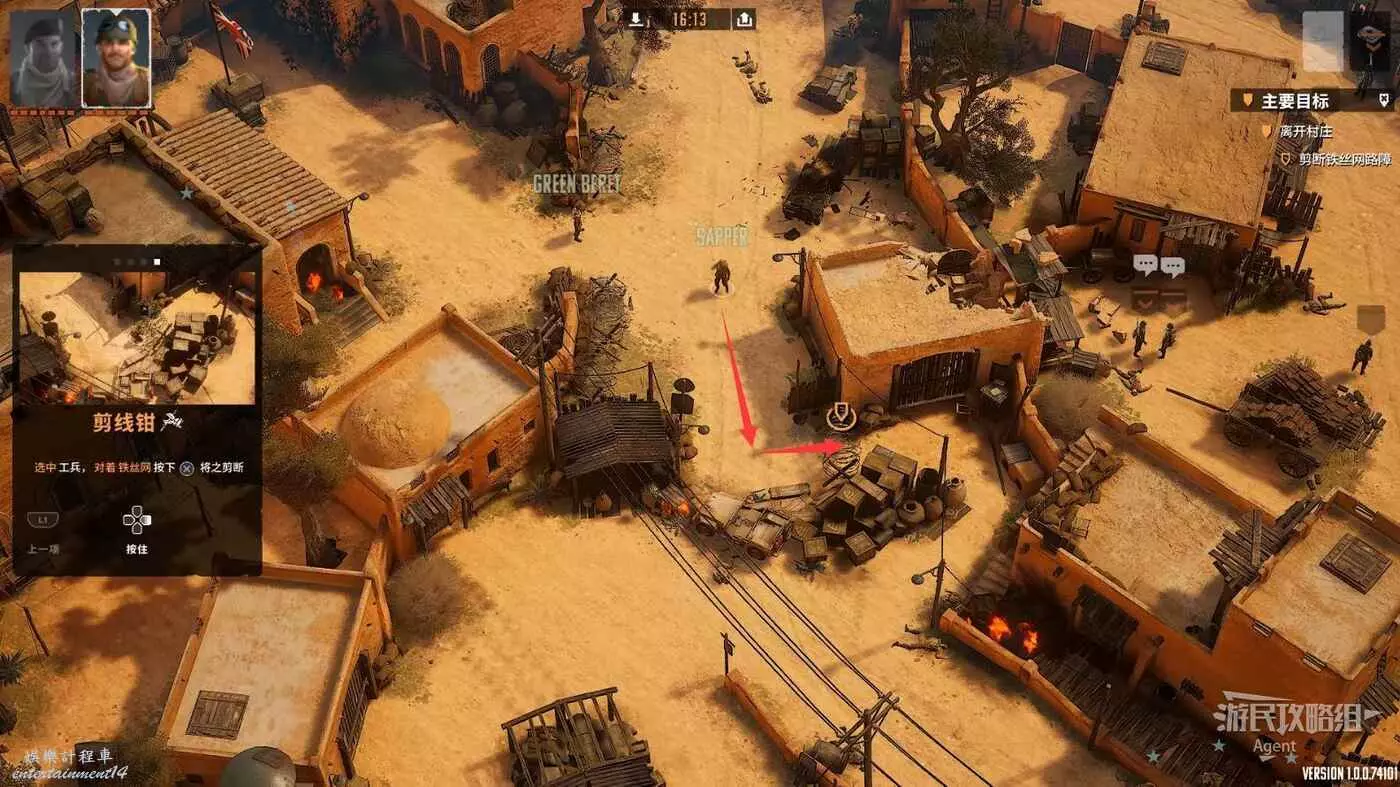Click the quick save download-arrow icon
Viewport: 1400px width, 787px height.
point(636,19)
